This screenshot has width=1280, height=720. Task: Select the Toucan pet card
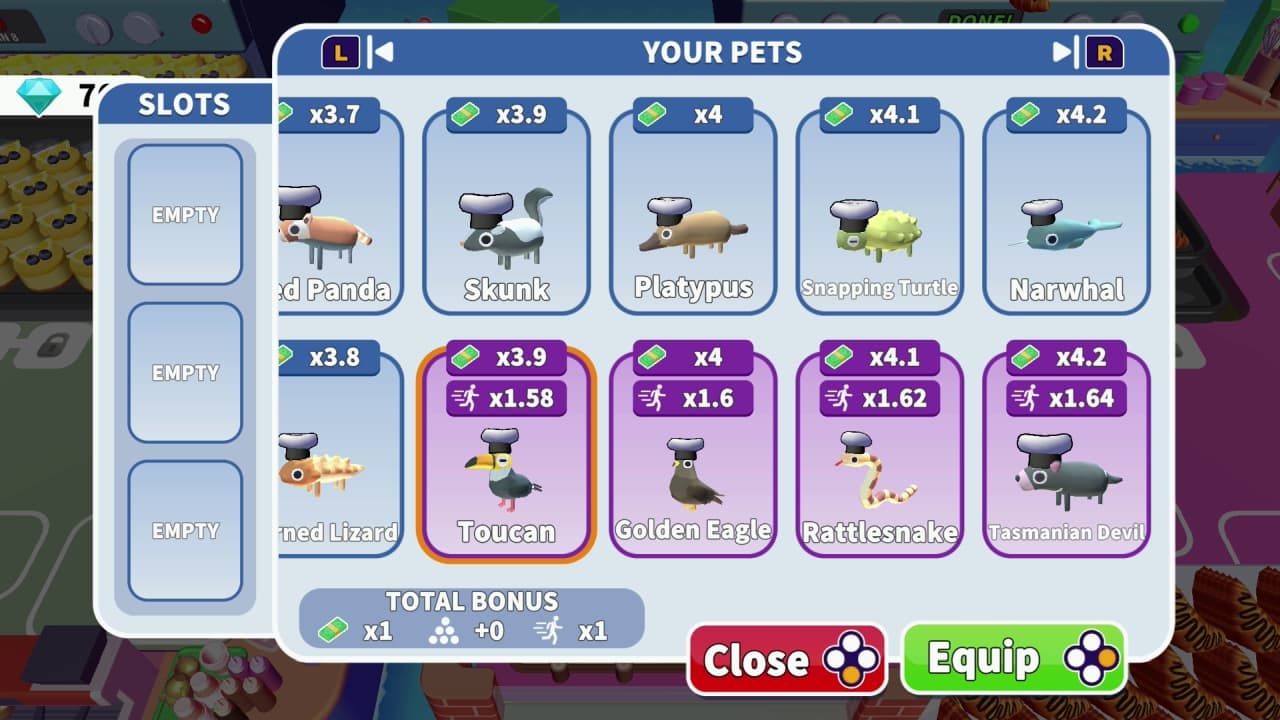coord(506,460)
